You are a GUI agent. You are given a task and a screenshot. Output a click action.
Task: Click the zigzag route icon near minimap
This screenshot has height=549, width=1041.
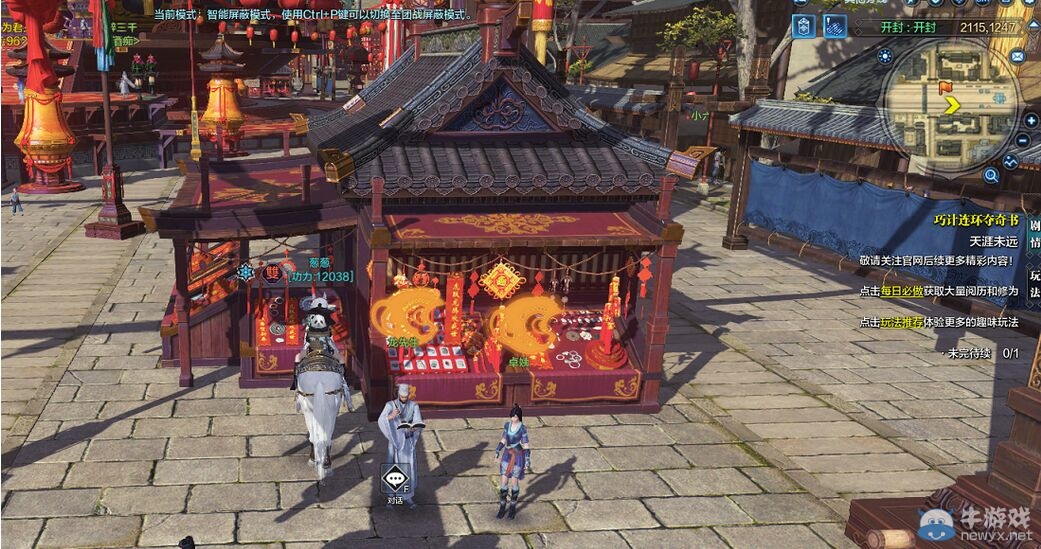point(1011,162)
